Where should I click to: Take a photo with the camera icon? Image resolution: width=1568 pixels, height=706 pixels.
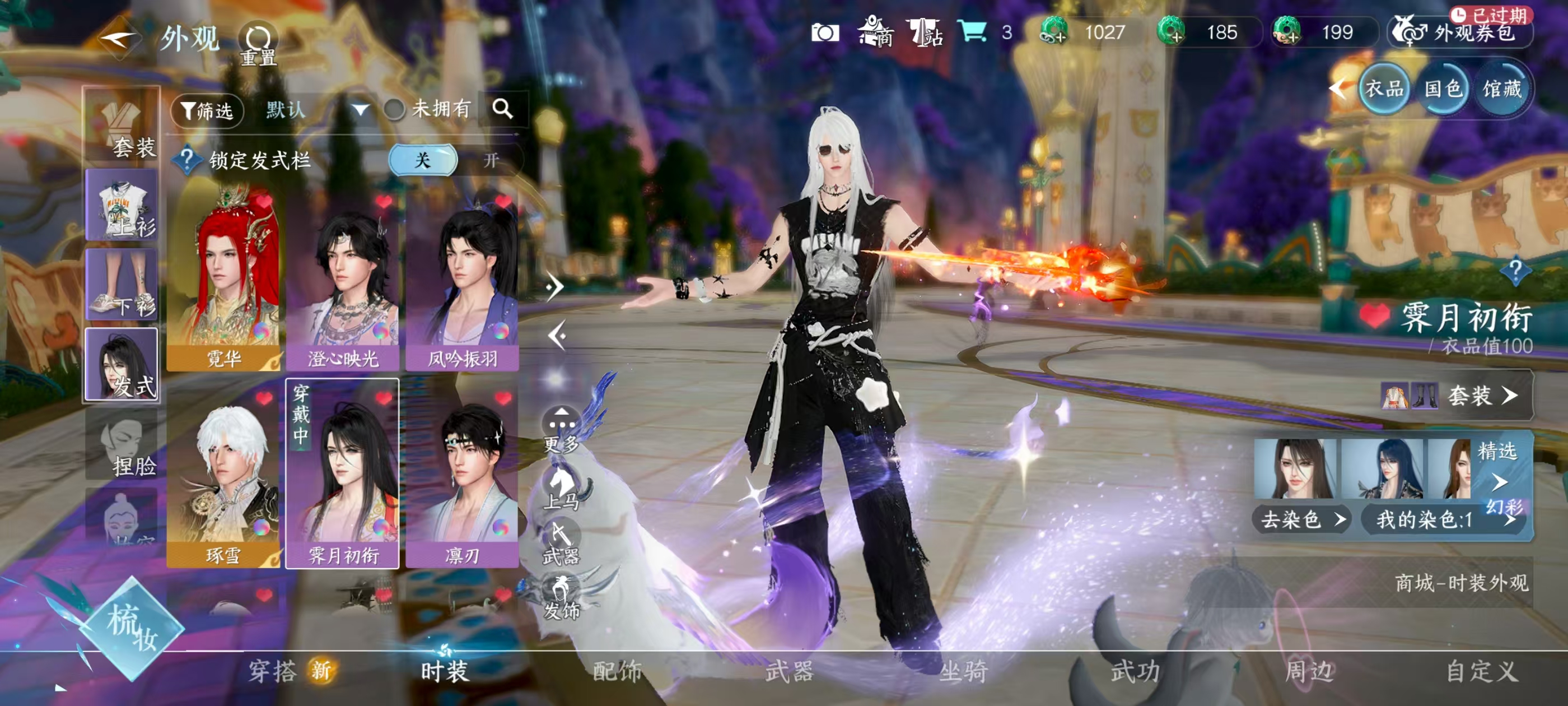click(x=825, y=33)
